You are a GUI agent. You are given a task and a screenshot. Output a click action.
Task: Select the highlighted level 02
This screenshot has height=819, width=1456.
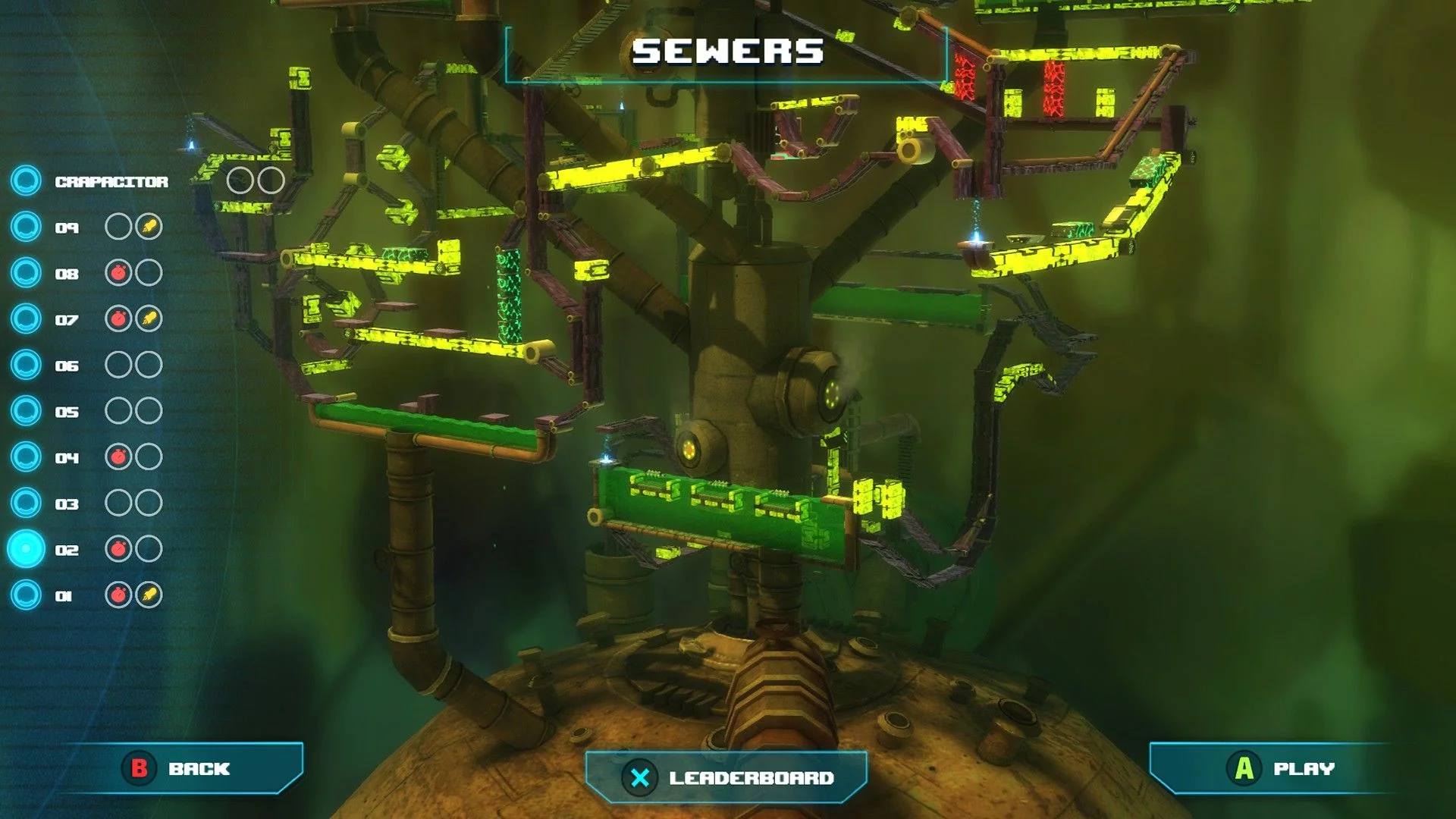(67, 550)
